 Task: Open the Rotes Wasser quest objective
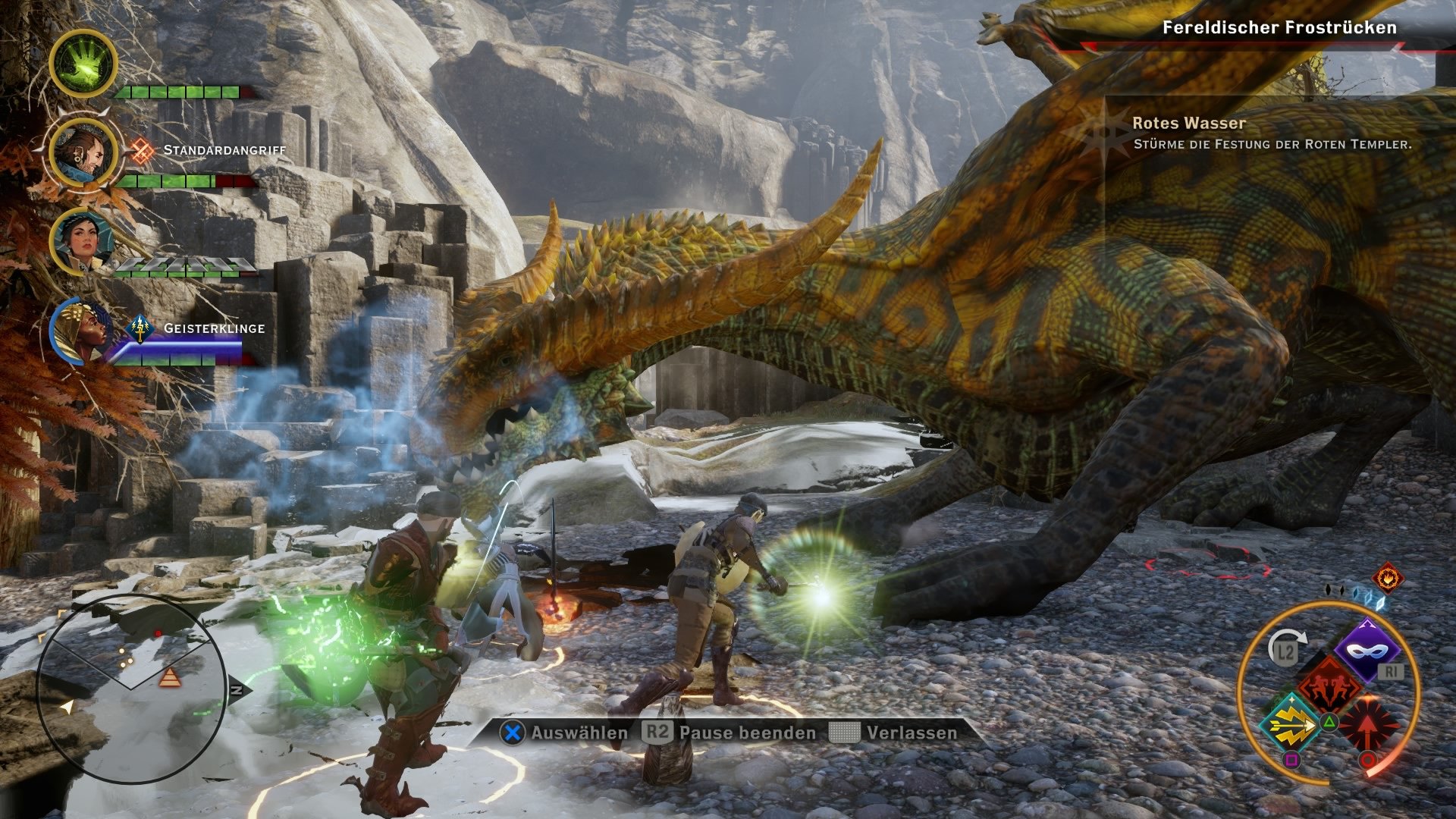pos(1188,122)
